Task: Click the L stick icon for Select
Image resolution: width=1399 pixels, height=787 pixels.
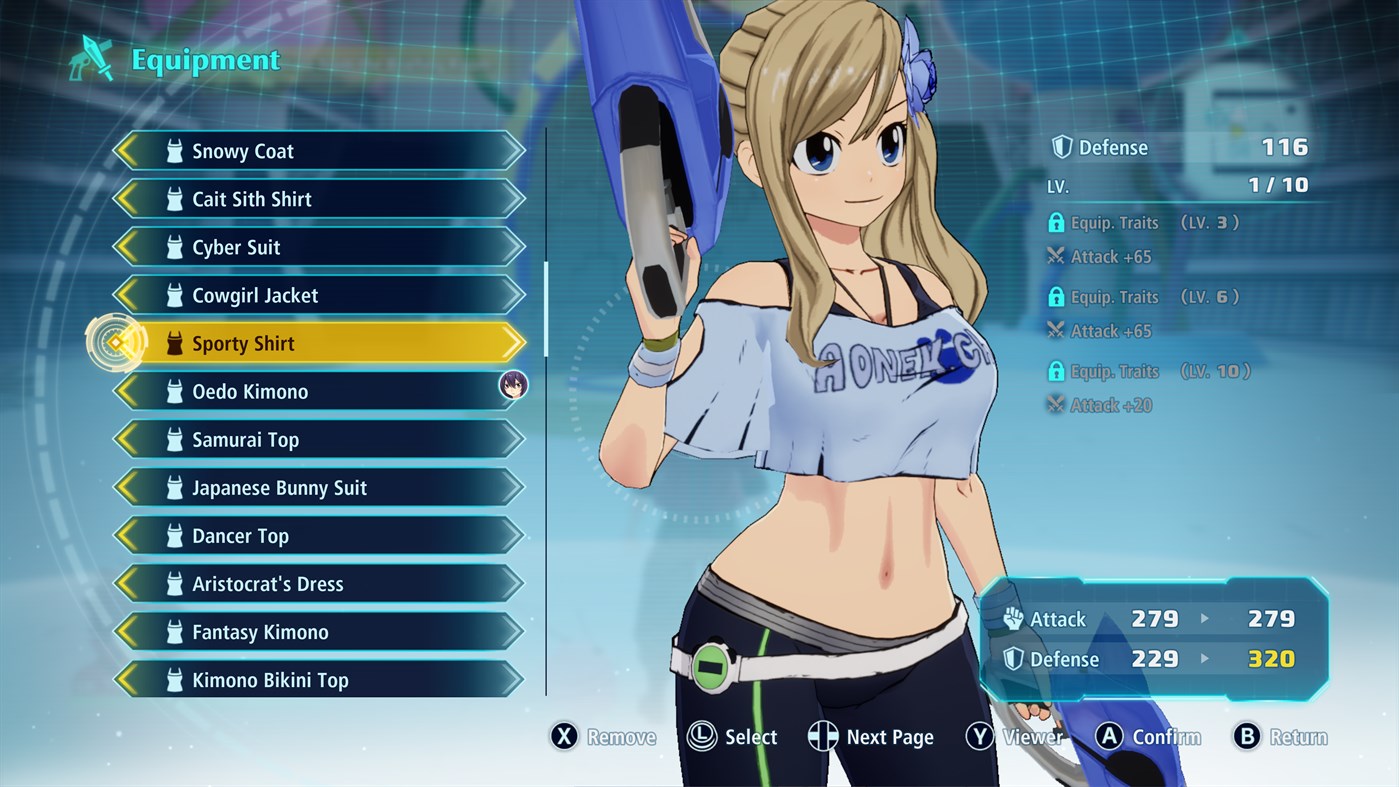Action: (703, 736)
